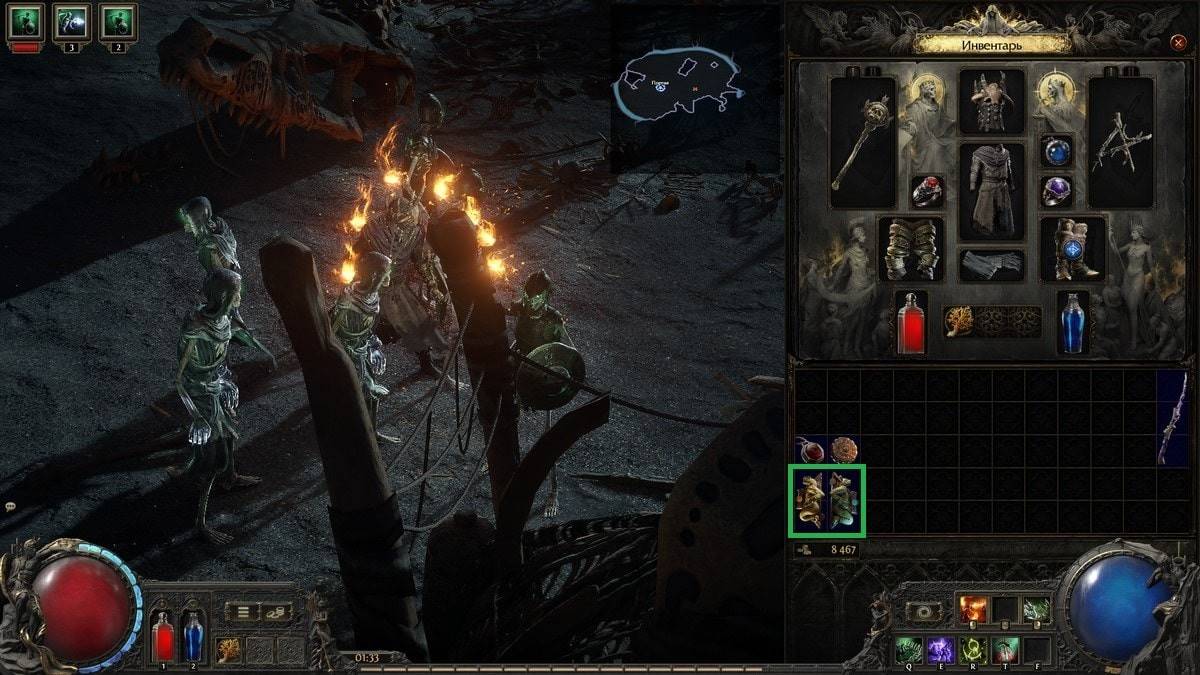Select the blue mana flask in equipment
Image resolution: width=1200 pixels, height=675 pixels.
pyautogui.click(x=1073, y=322)
